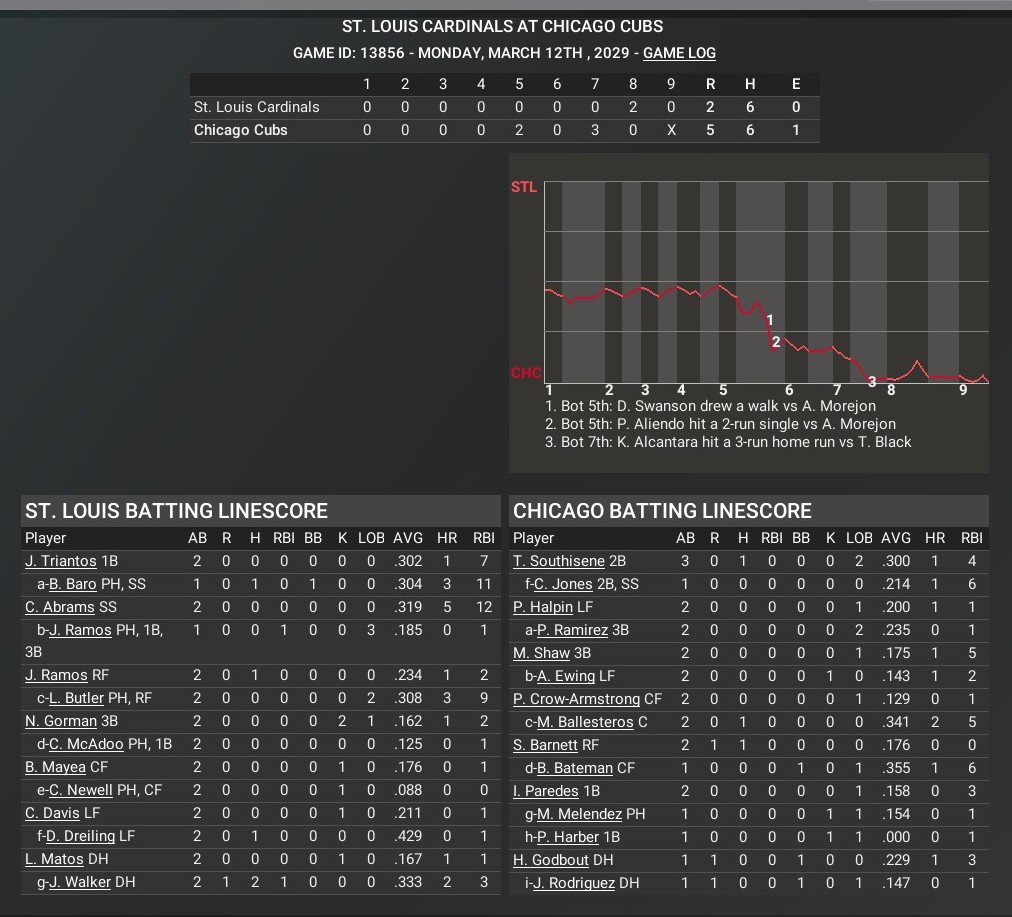Show B. Mayea player details
The width and height of the screenshot is (1012, 917).
pos(56,768)
